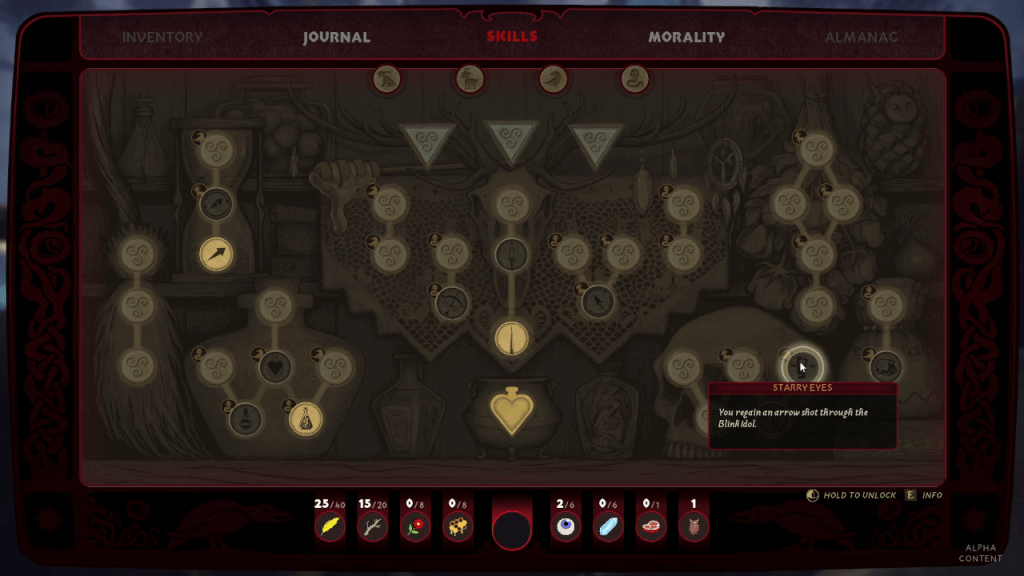Select the dark bow skill node
Screen dimensions: 1024x576
coord(453,303)
